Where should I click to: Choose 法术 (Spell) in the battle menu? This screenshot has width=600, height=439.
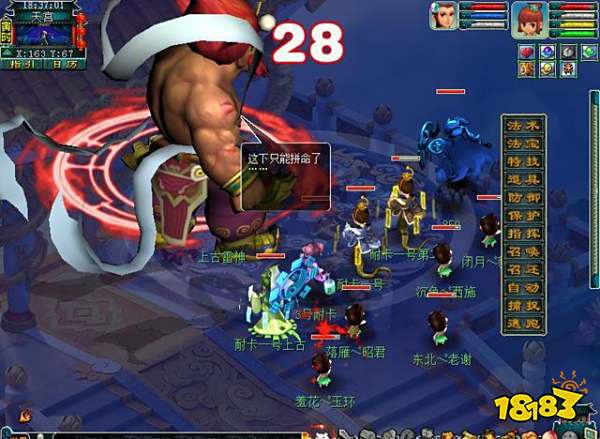tap(523, 126)
